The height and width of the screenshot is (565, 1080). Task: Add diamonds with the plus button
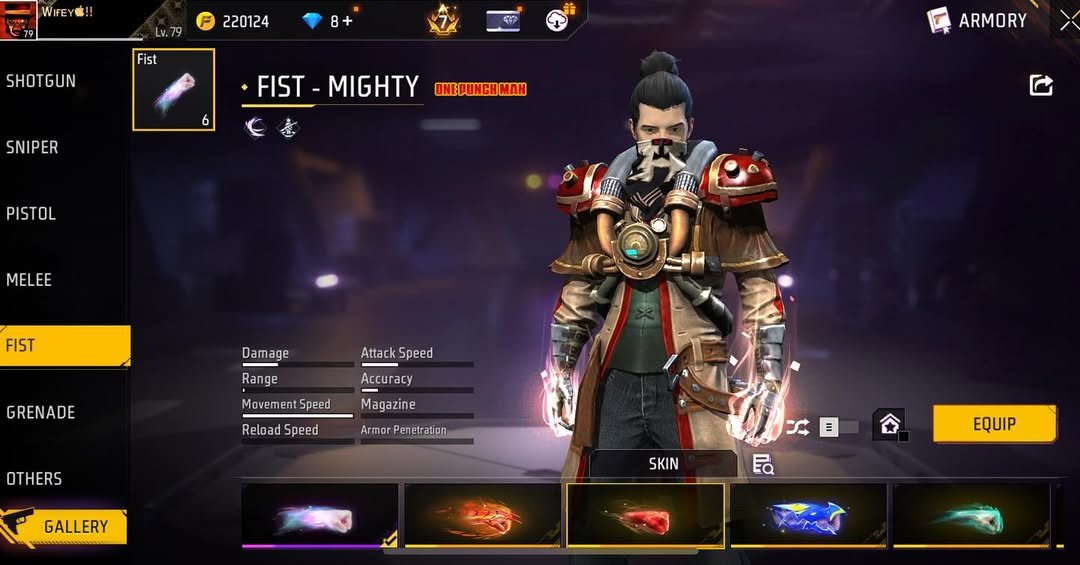(x=347, y=21)
